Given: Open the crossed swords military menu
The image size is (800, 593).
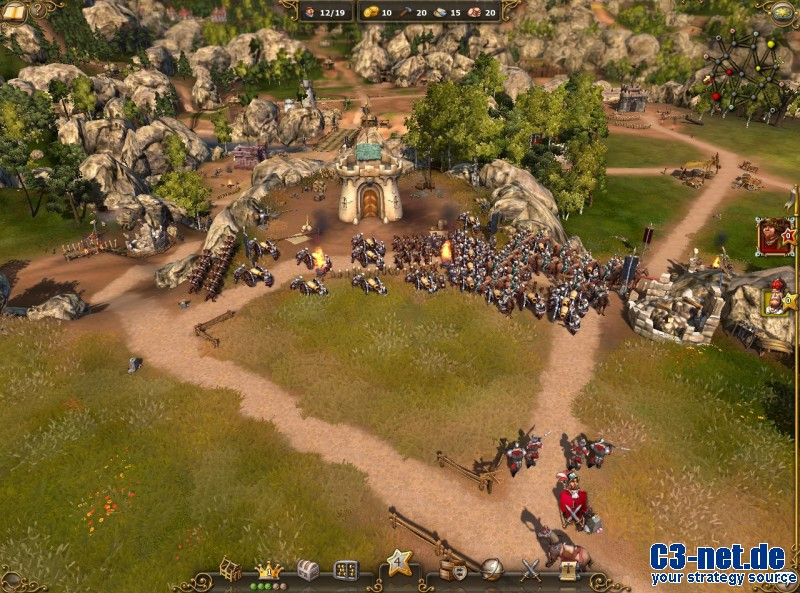Looking at the screenshot, I should point(530,570).
